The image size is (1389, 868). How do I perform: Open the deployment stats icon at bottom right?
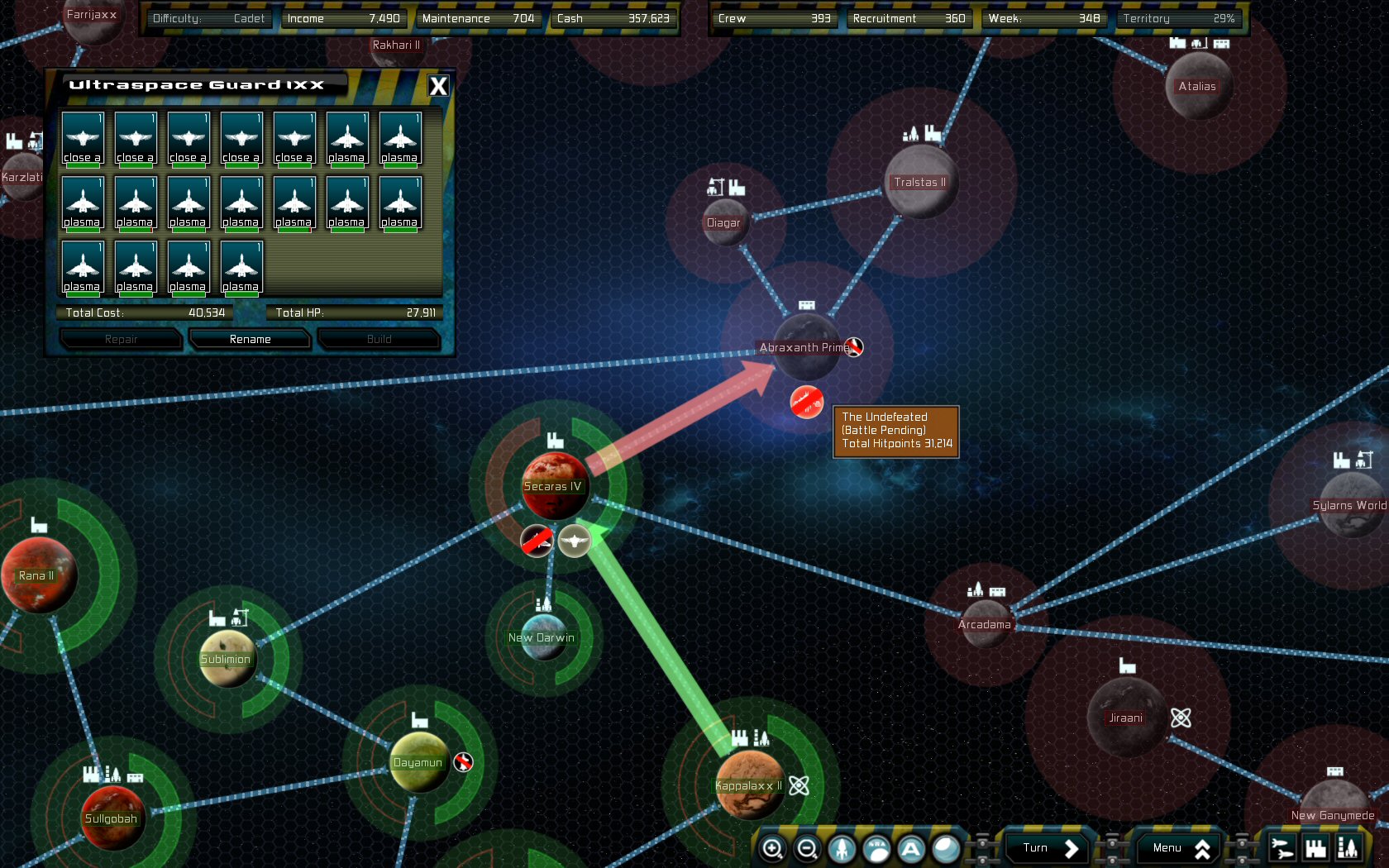tap(1349, 847)
